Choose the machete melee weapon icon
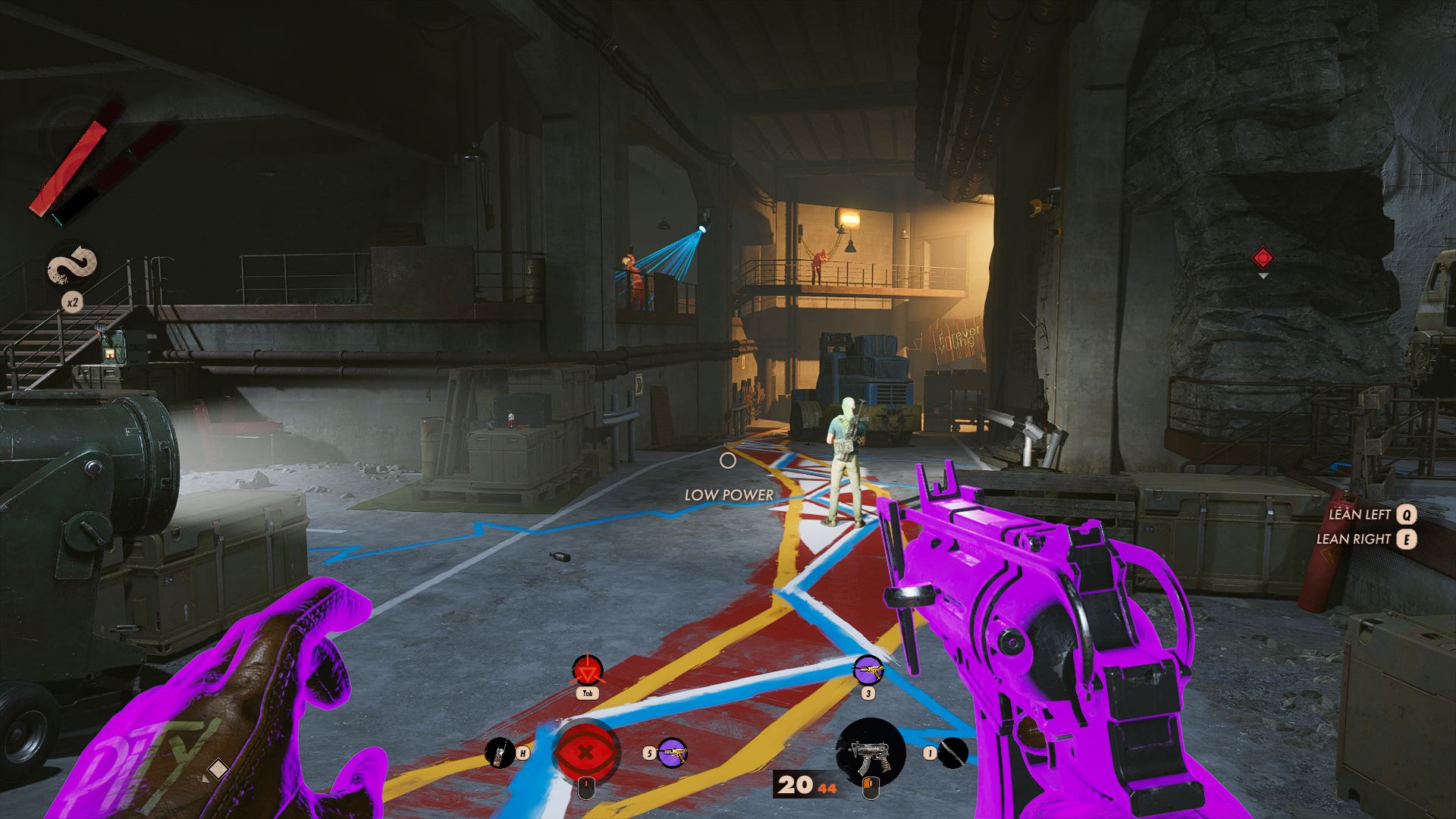The width and height of the screenshot is (1456, 819). (x=955, y=752)
